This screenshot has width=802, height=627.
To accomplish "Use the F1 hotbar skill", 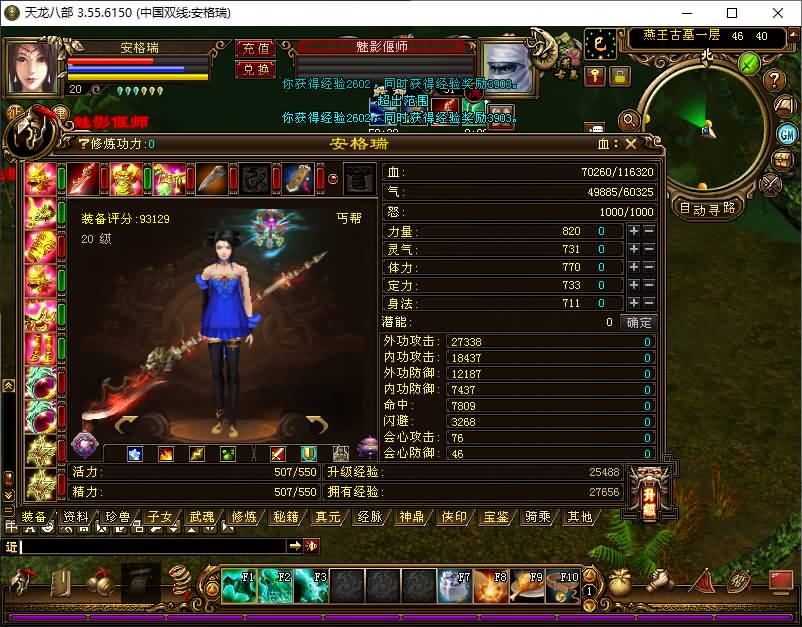I will [240, 584].
